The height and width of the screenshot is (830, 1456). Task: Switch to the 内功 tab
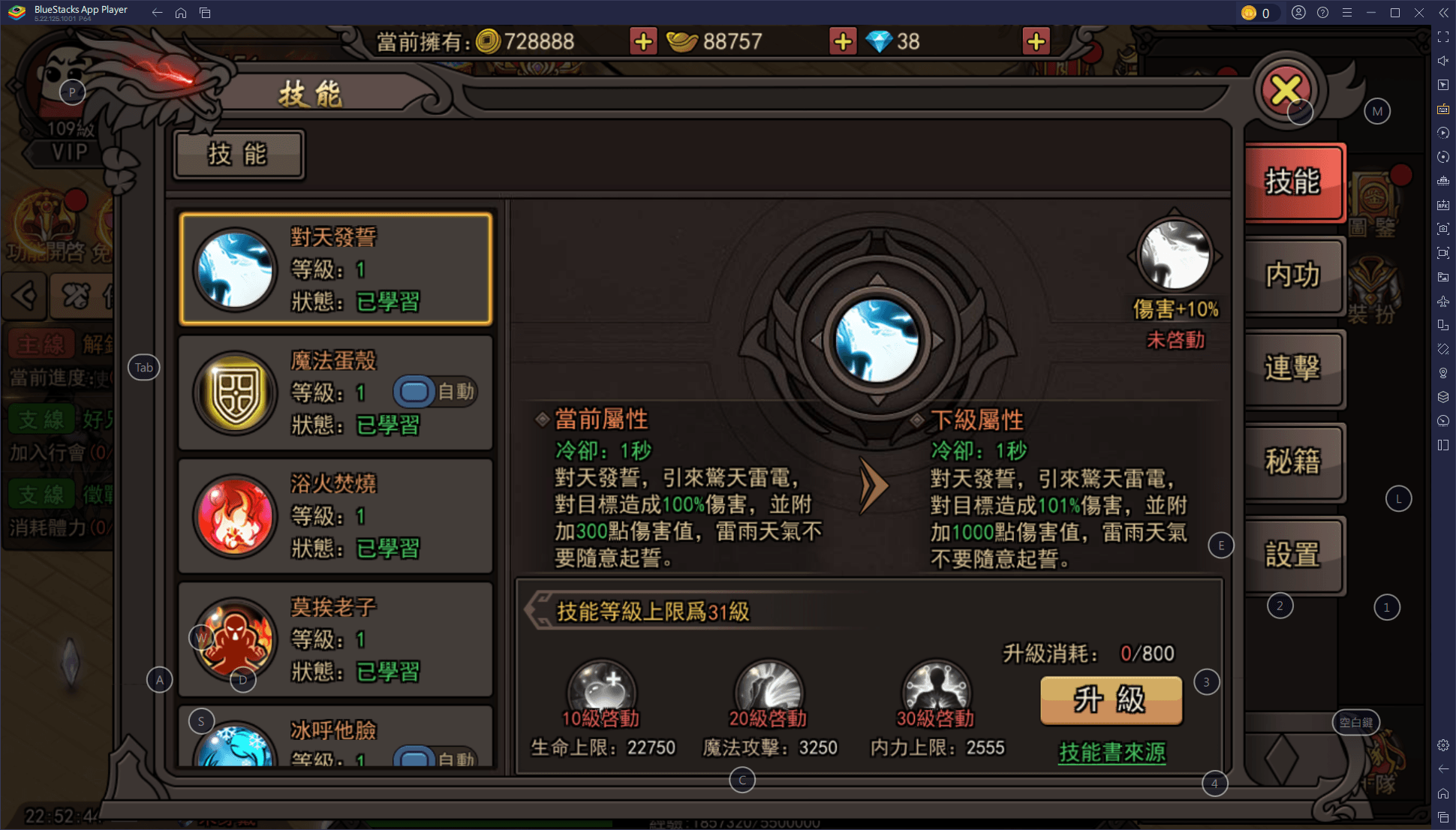pos(1295,276)
